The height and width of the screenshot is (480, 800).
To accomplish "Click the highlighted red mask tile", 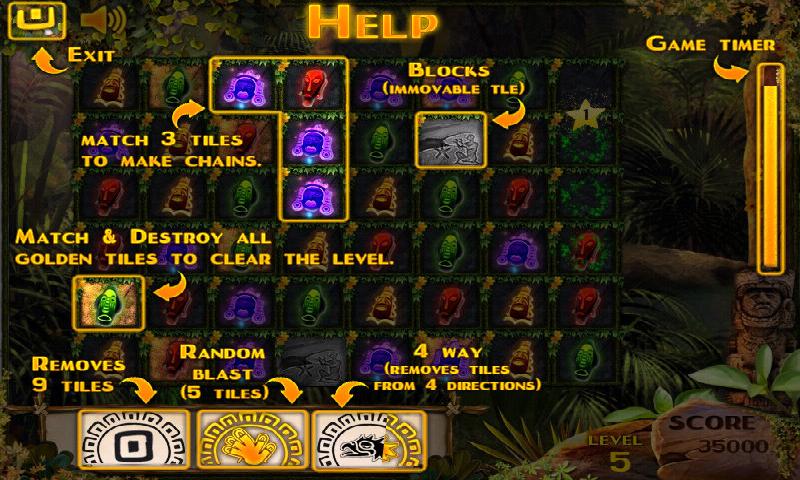I will point(313,85).
